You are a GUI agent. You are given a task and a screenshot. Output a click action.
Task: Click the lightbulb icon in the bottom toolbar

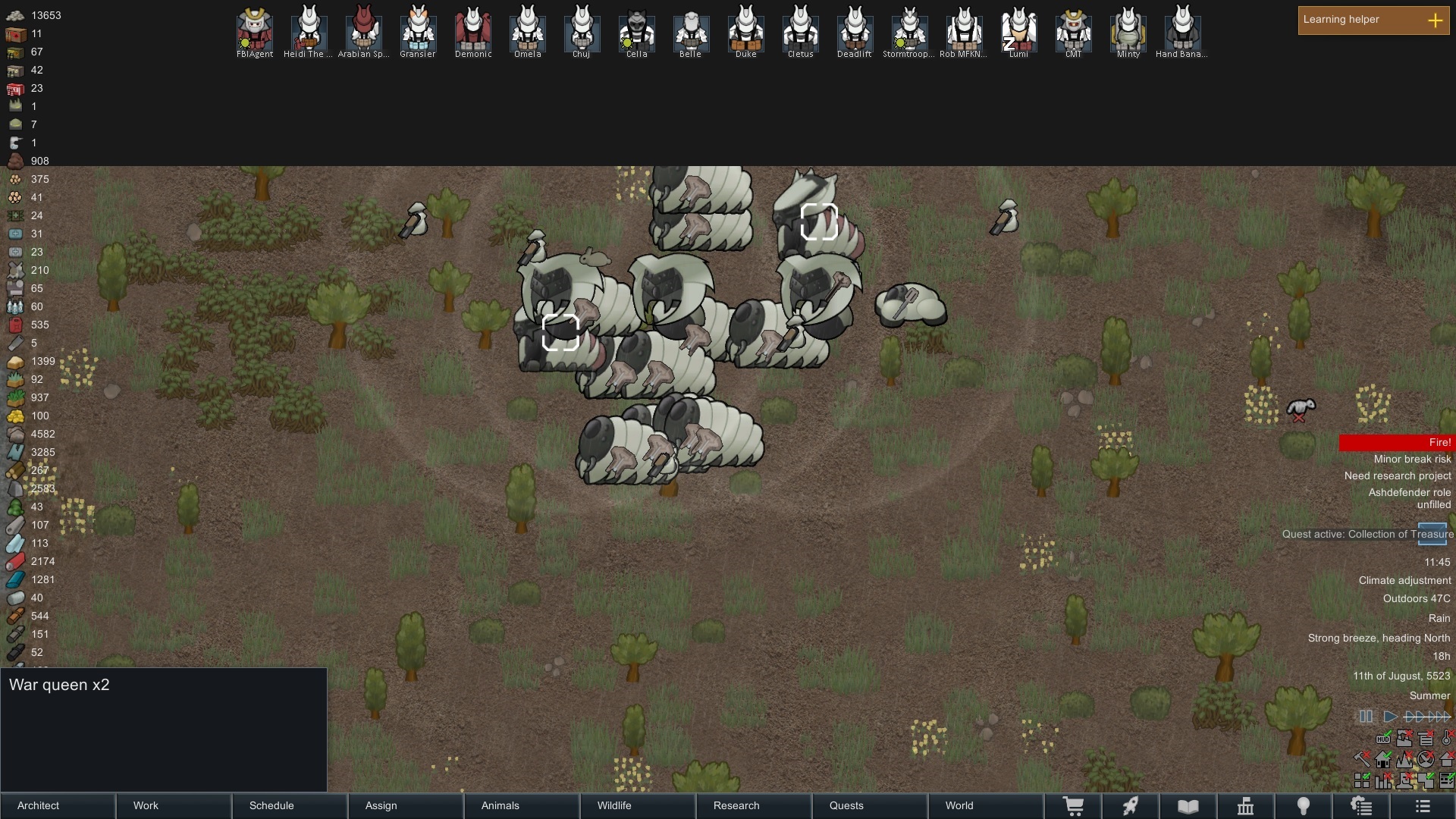1304,806
